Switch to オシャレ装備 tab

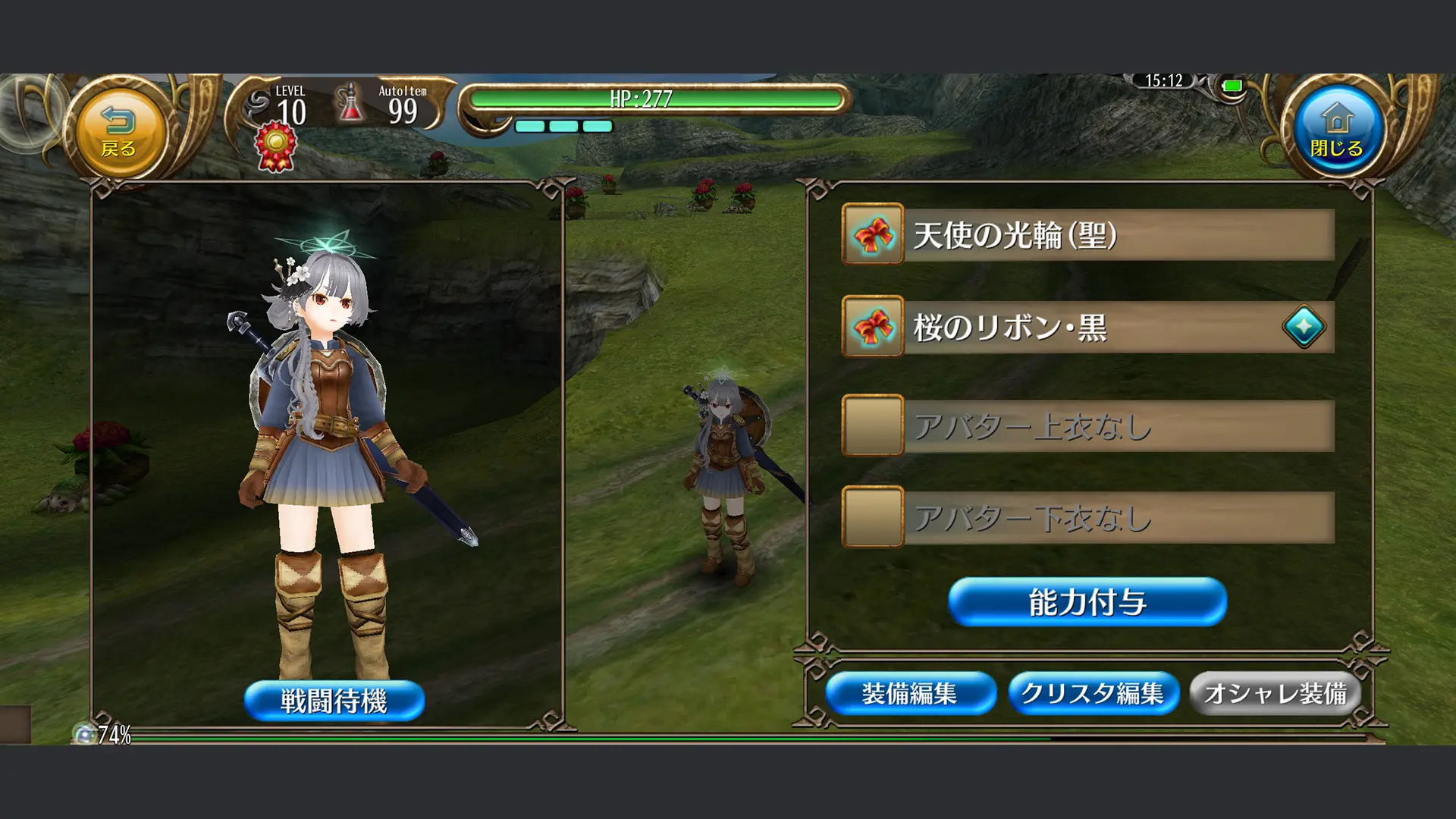[x=1275, y=692]
